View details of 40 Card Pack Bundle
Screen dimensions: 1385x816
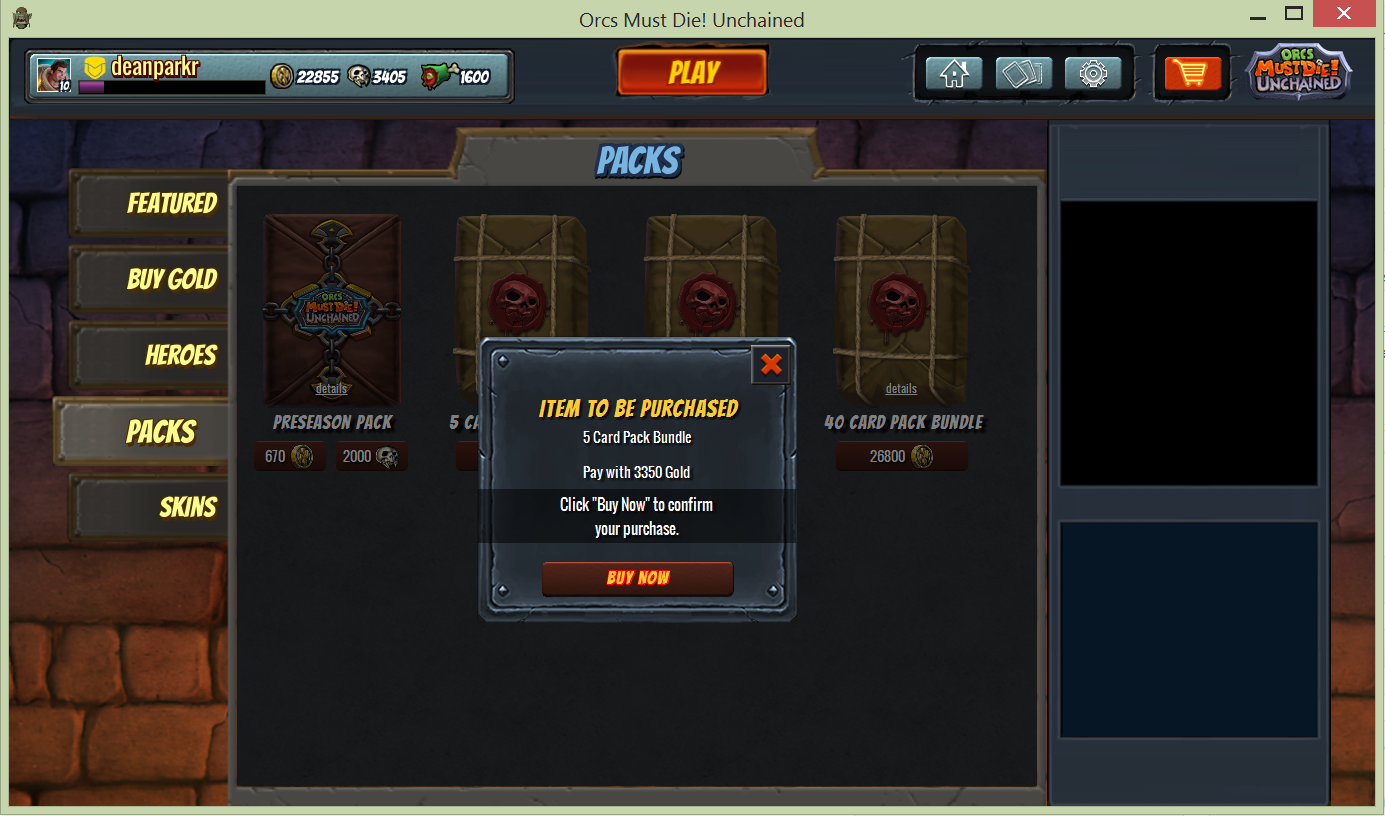[x=901, y=389]
